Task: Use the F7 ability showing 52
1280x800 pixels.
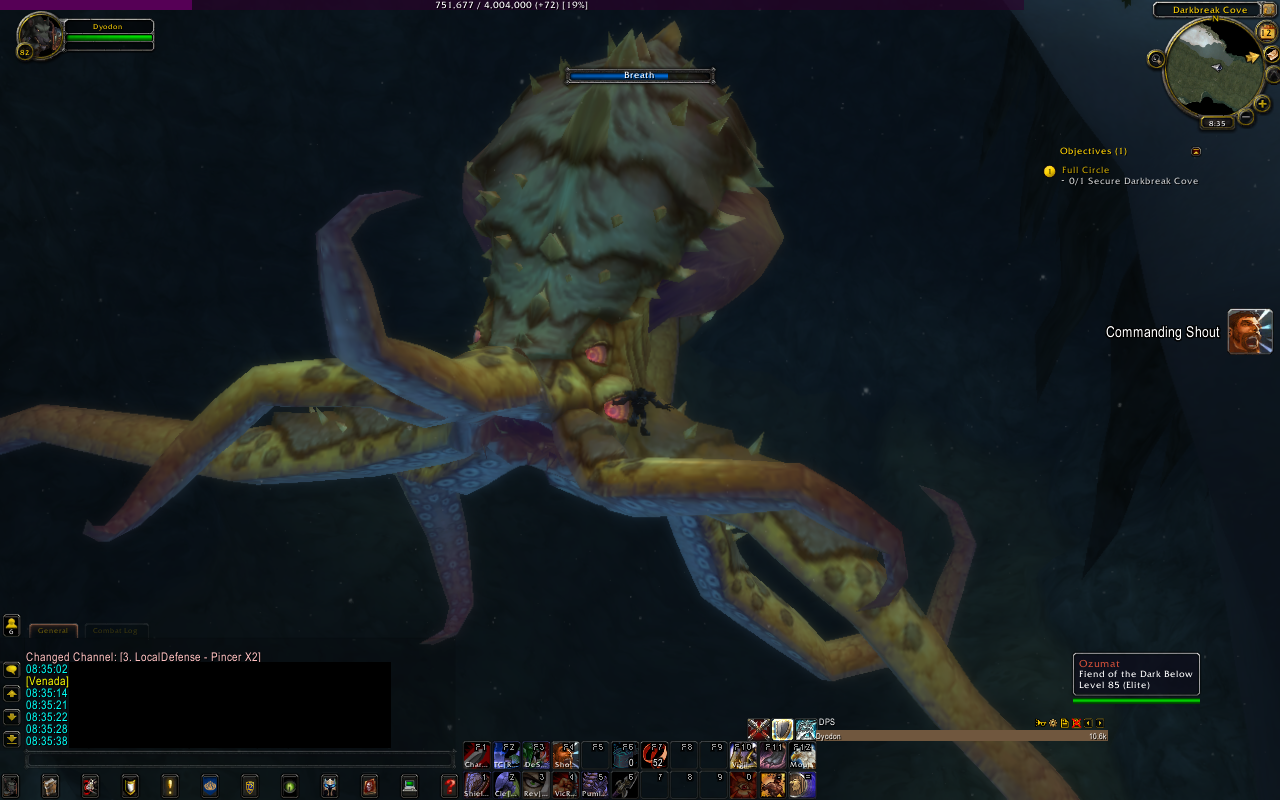Action: (655, 755)
